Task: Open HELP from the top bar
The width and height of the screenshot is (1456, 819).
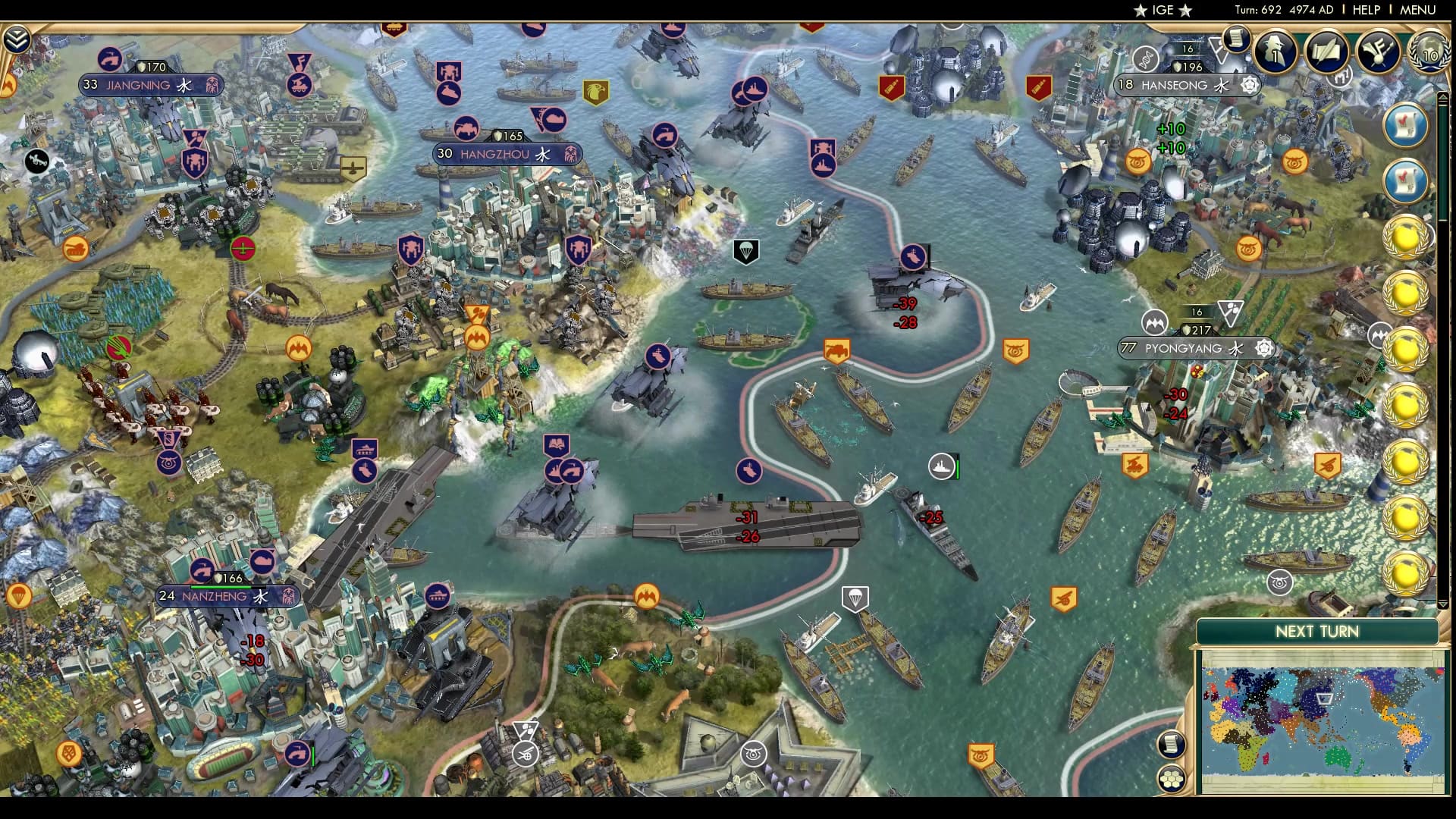Action: point(1365,11)
